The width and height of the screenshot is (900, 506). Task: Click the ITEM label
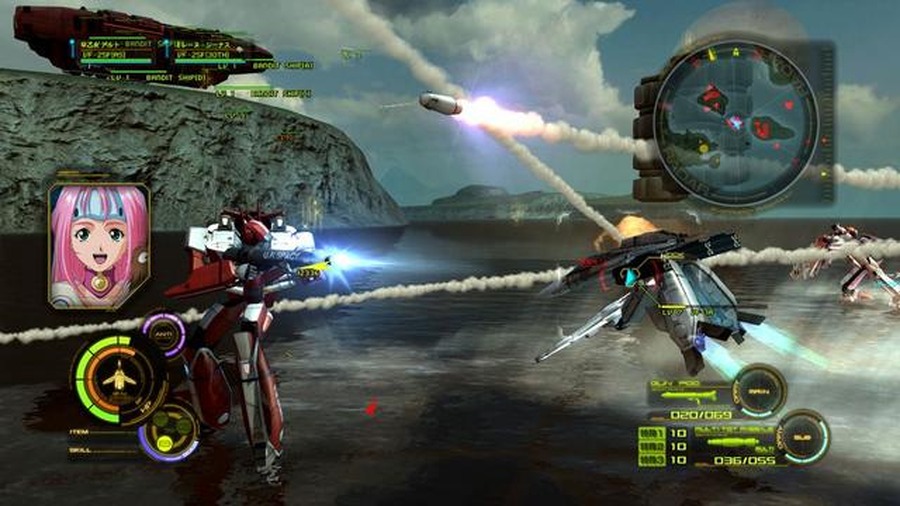pos(79,432)
